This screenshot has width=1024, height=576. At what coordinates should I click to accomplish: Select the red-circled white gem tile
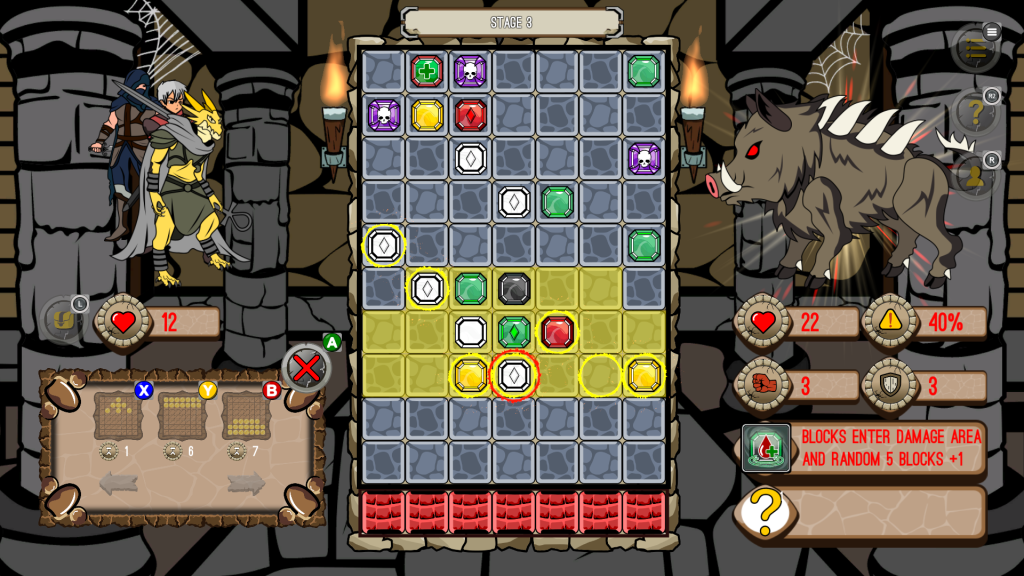[514, 375]
